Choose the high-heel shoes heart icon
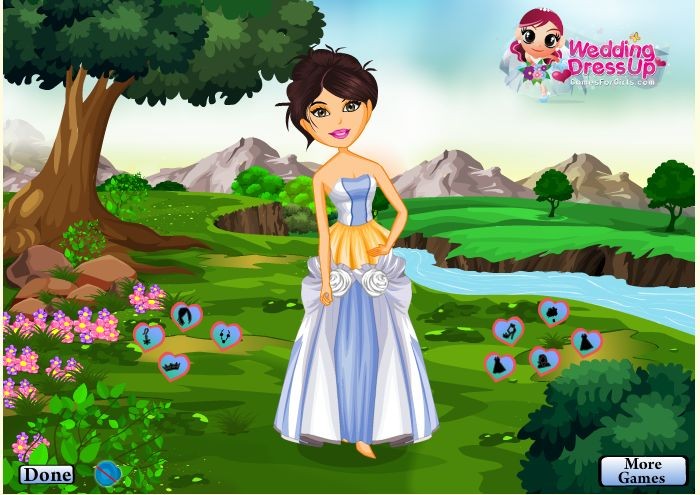The height and width of the screenshot is (495, 700). click(x=509, y=330)
